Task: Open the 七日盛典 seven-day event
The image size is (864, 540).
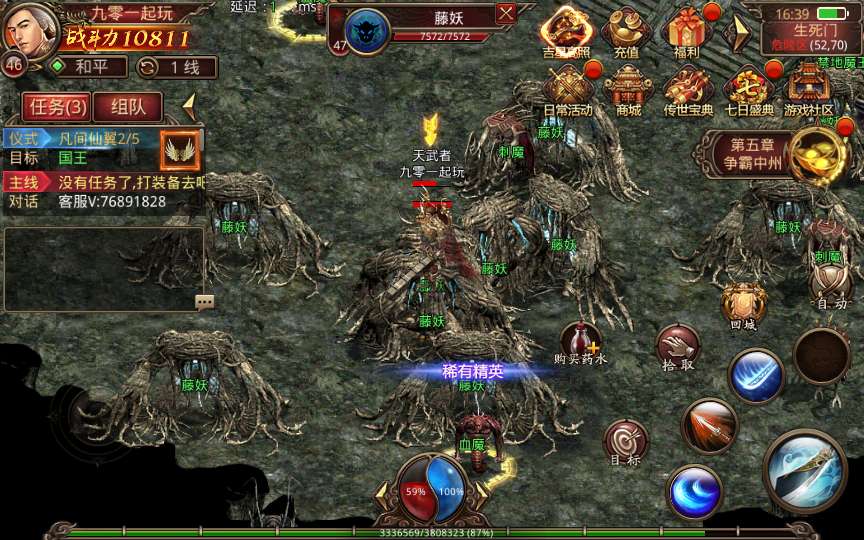Action: click(x=748, y=89)
